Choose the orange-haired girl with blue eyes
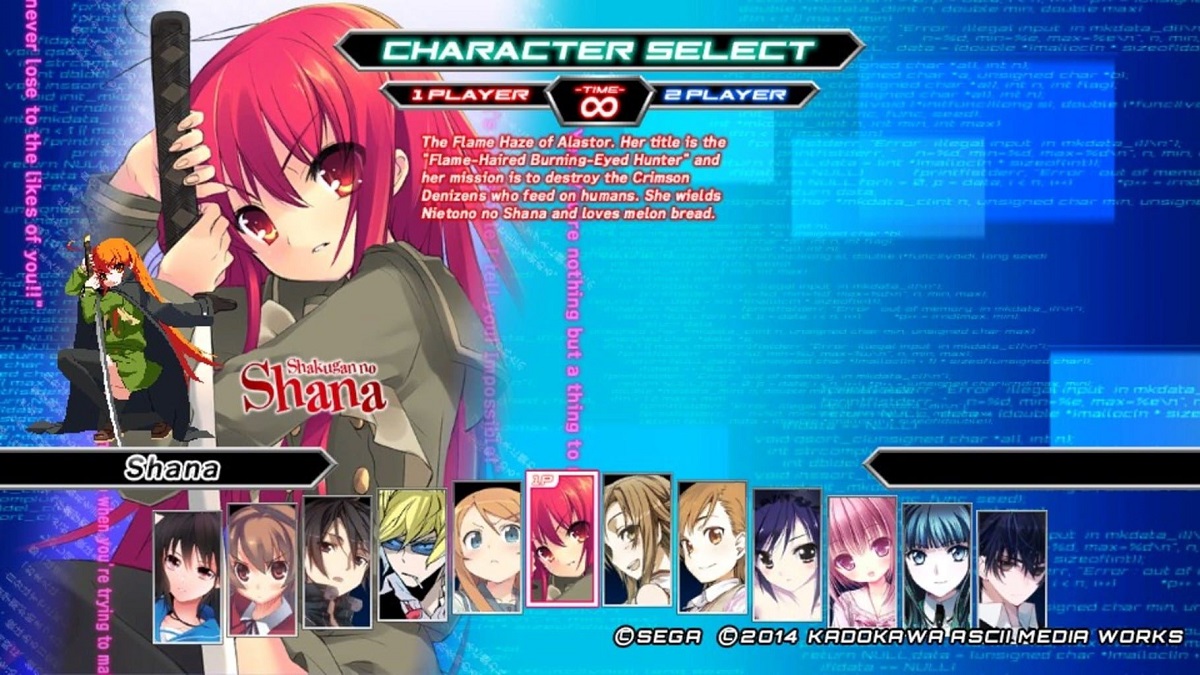 click(x=487, y=547)
